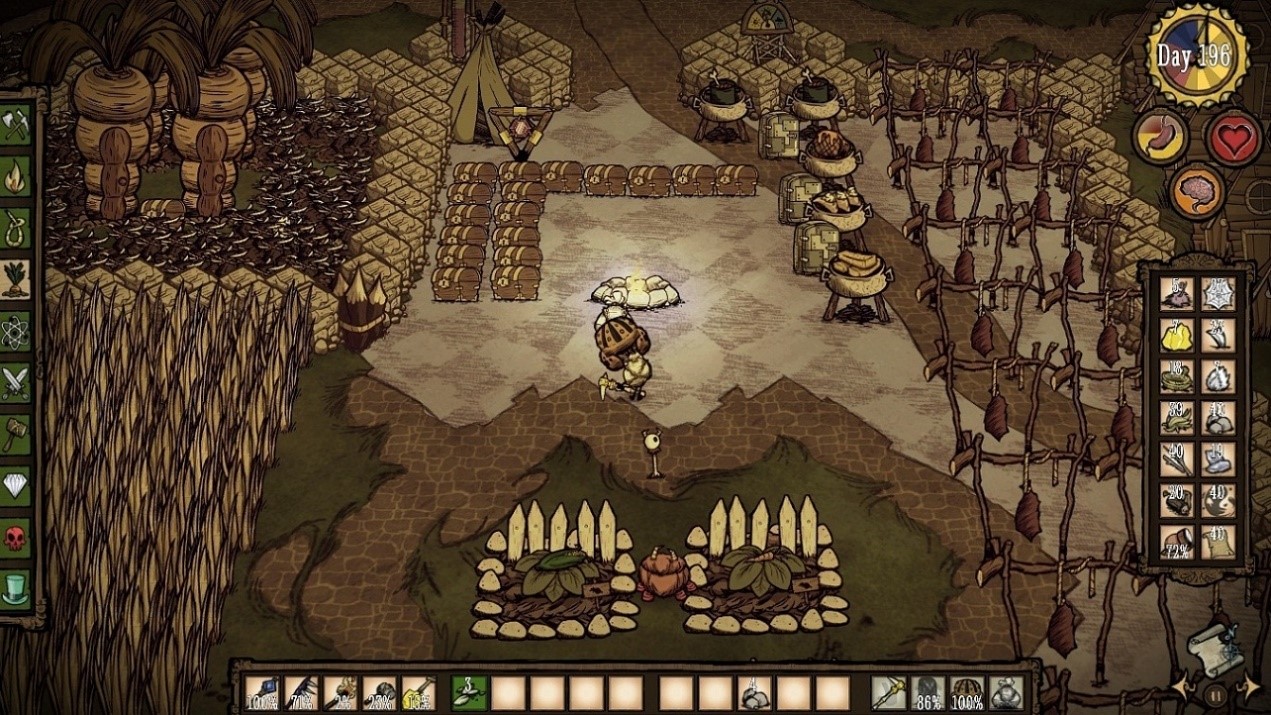Choose the Fight crossed-swords tab
Screen dimensions: 1271x715
[16, 383]
